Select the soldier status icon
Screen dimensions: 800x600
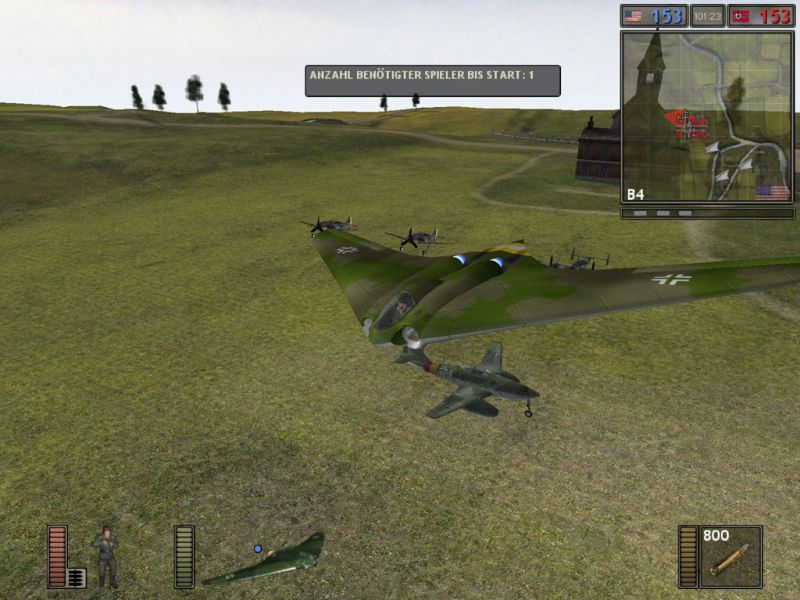coord(105,556)
